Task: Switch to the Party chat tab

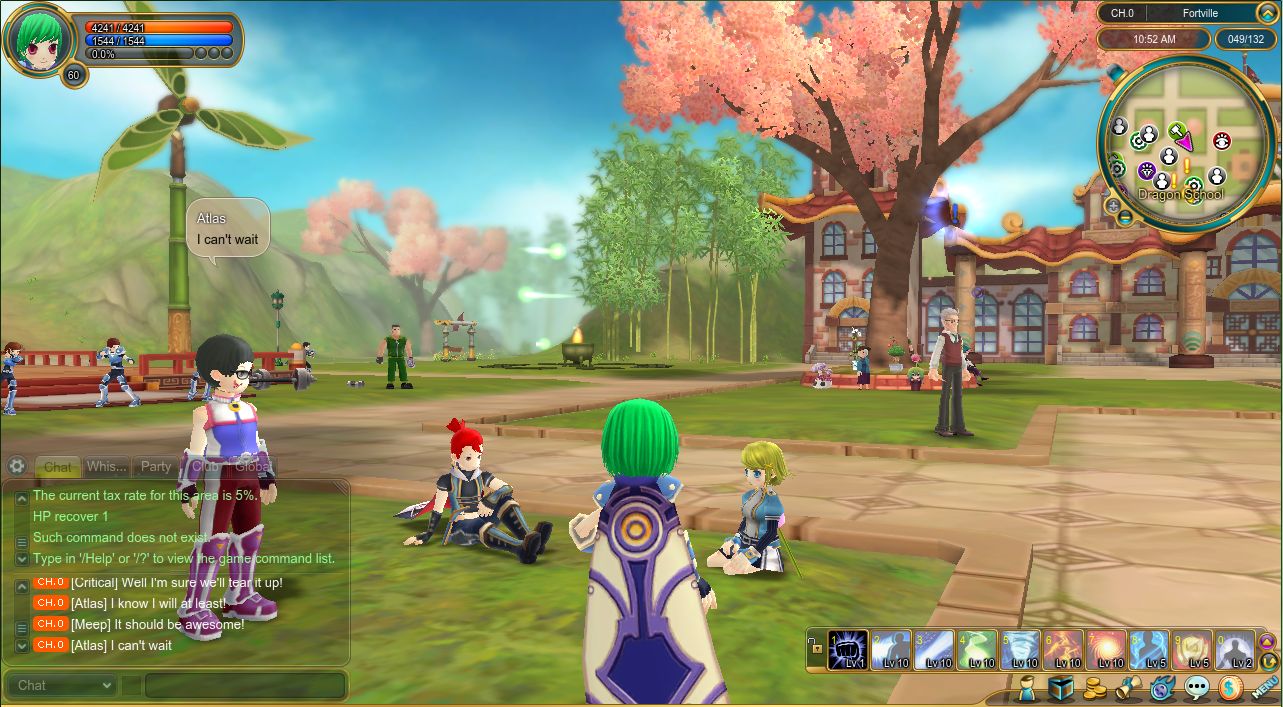Action: [x=156, y=466]
